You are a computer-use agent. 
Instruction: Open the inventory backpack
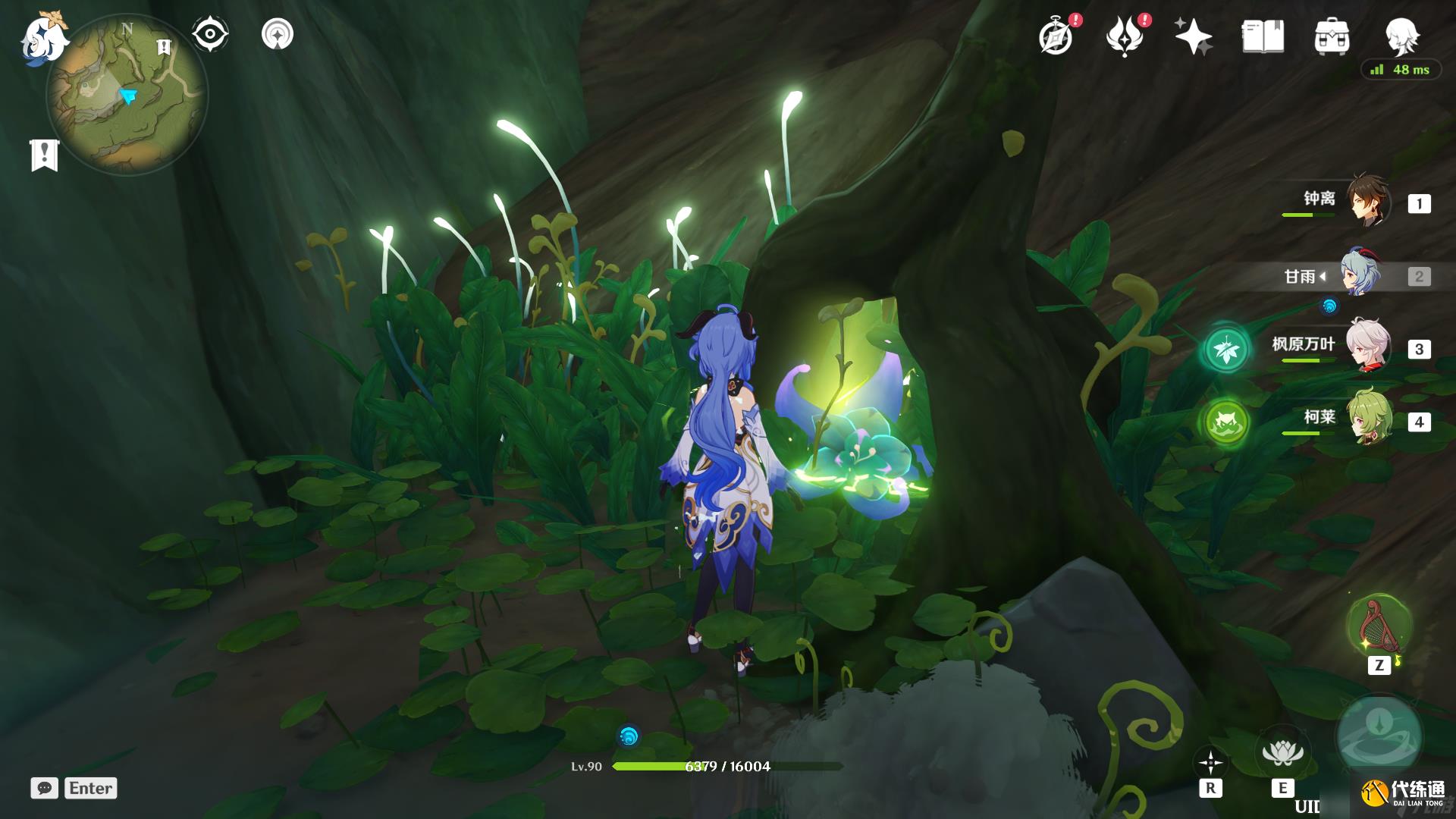[x=1332, y=36]
